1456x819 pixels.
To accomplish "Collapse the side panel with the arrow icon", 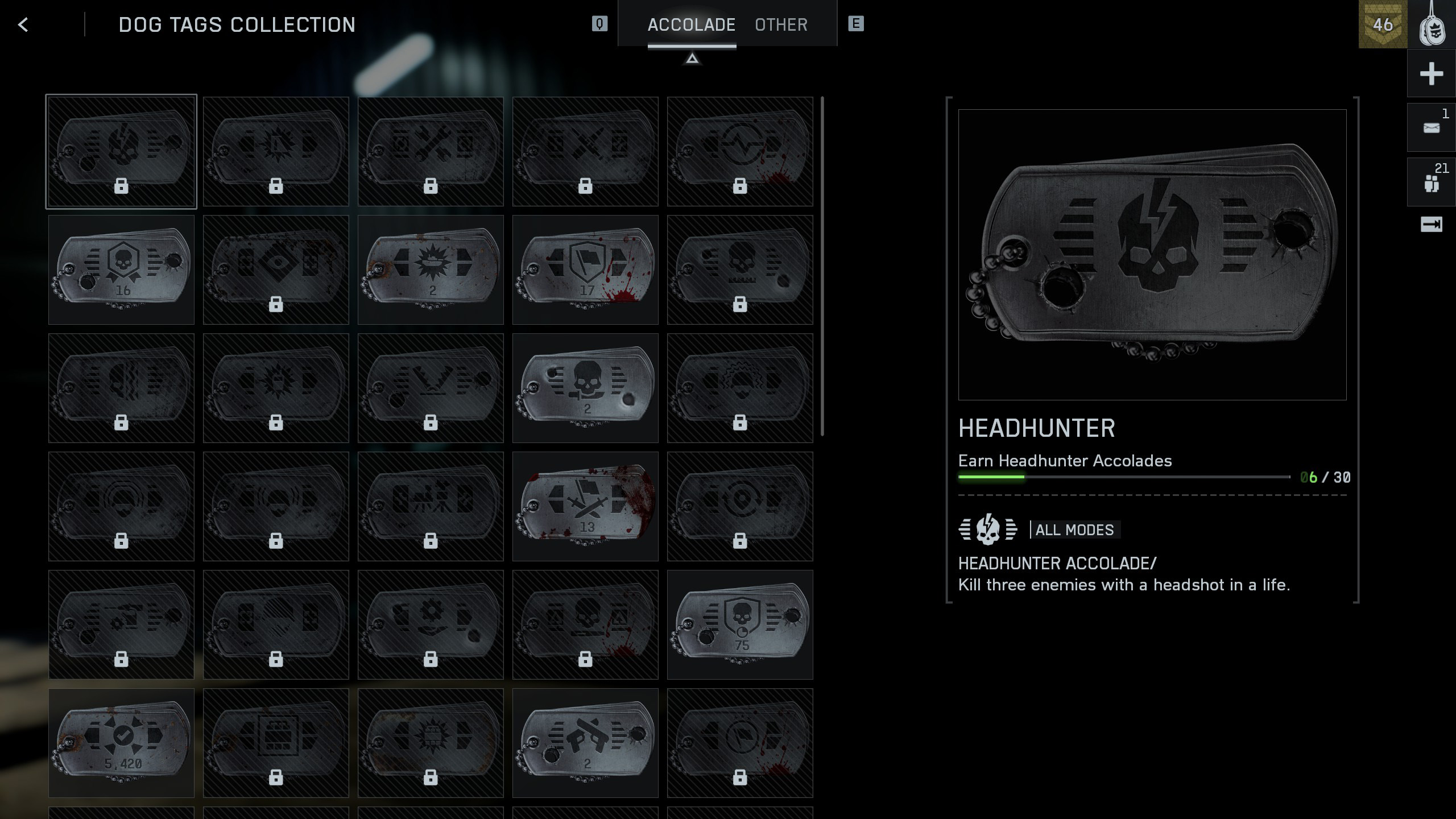I will coord(1431,225).
